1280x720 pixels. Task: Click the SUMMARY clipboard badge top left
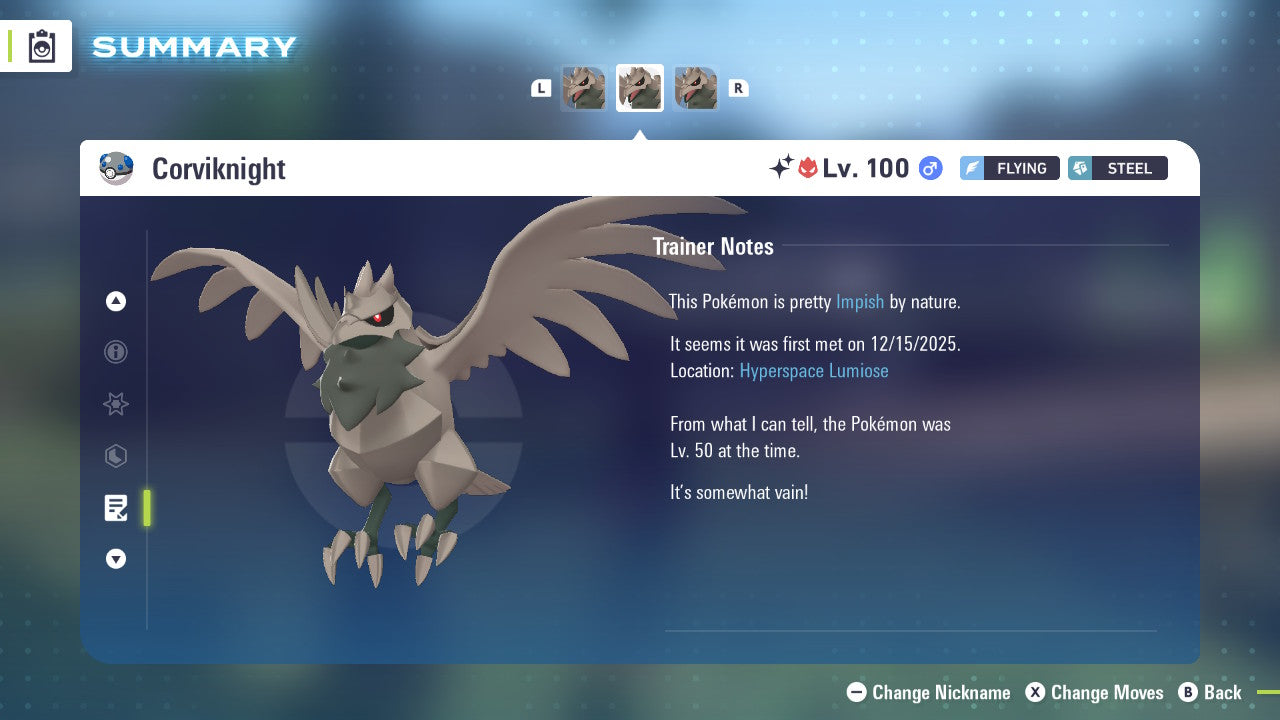pos(42,46)
